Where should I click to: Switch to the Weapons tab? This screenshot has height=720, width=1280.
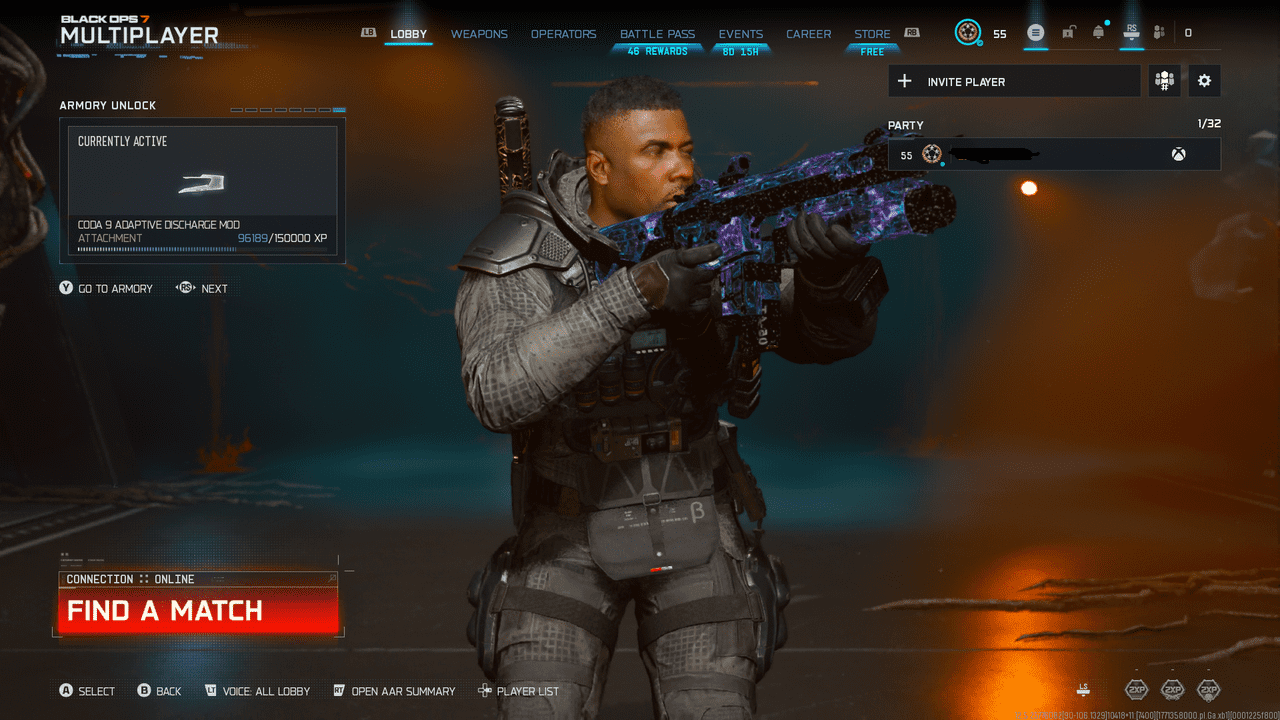coord(479,33)
